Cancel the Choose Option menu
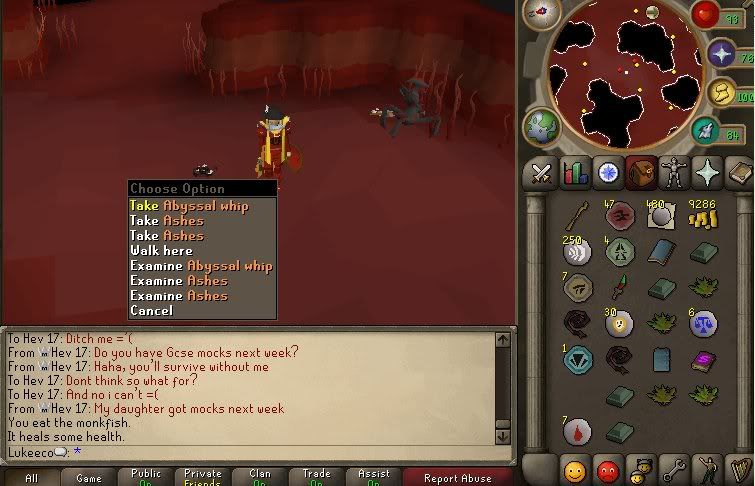Screen dimensions: 755x486 coord(151,311)
